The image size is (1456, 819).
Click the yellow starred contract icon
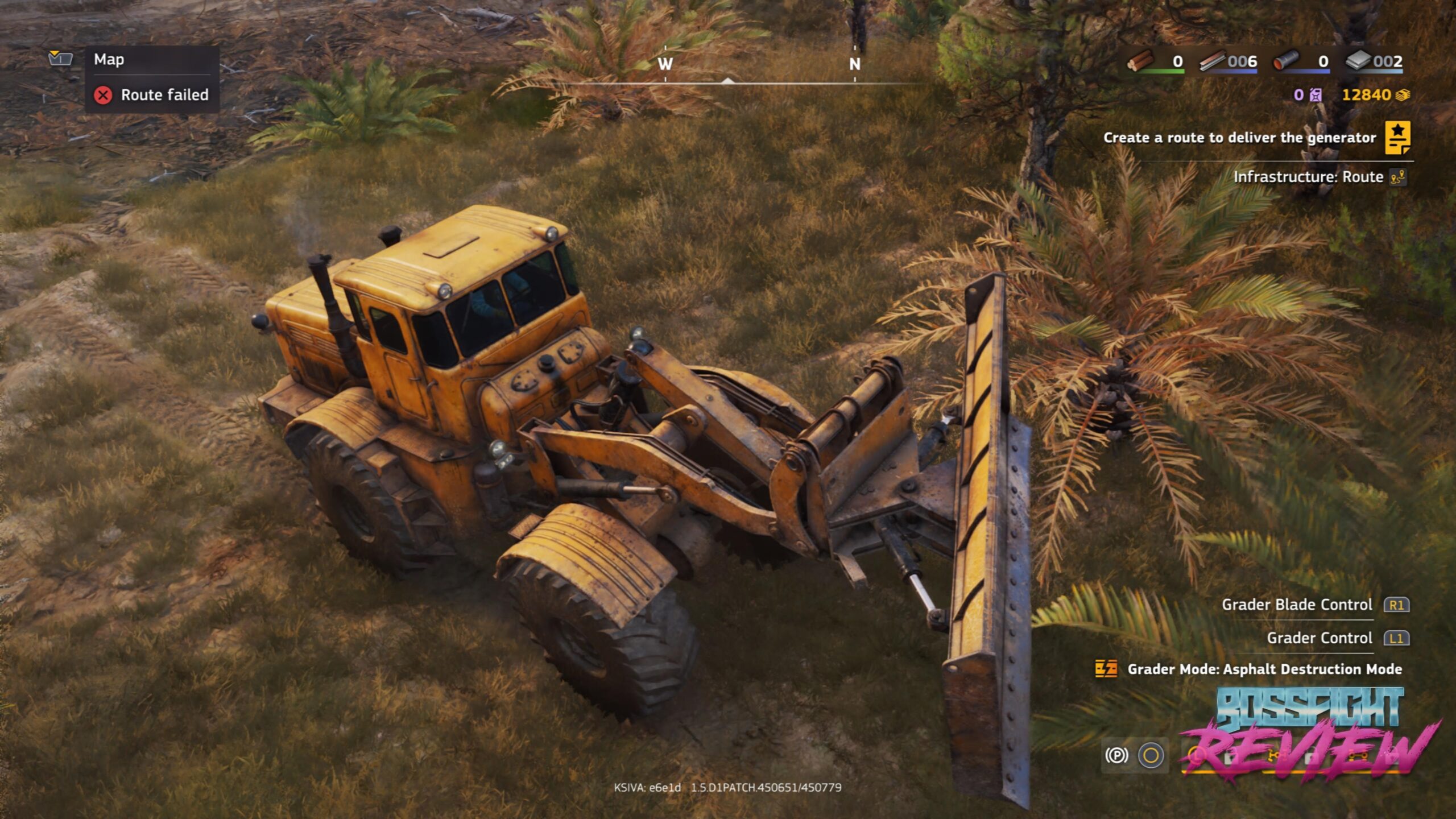[1397, 138]
